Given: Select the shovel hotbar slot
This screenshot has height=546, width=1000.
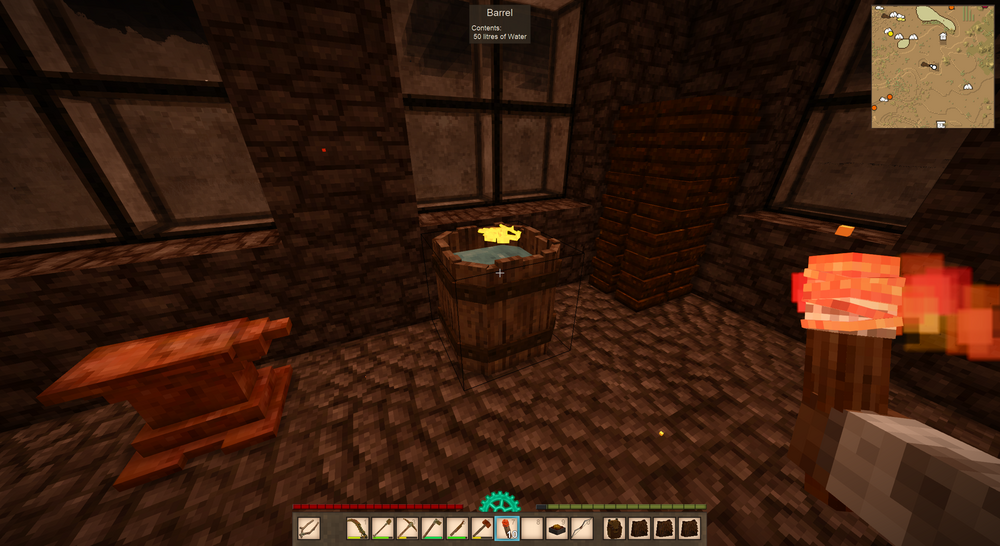Looking at the screenshot, I should point(382,528).
